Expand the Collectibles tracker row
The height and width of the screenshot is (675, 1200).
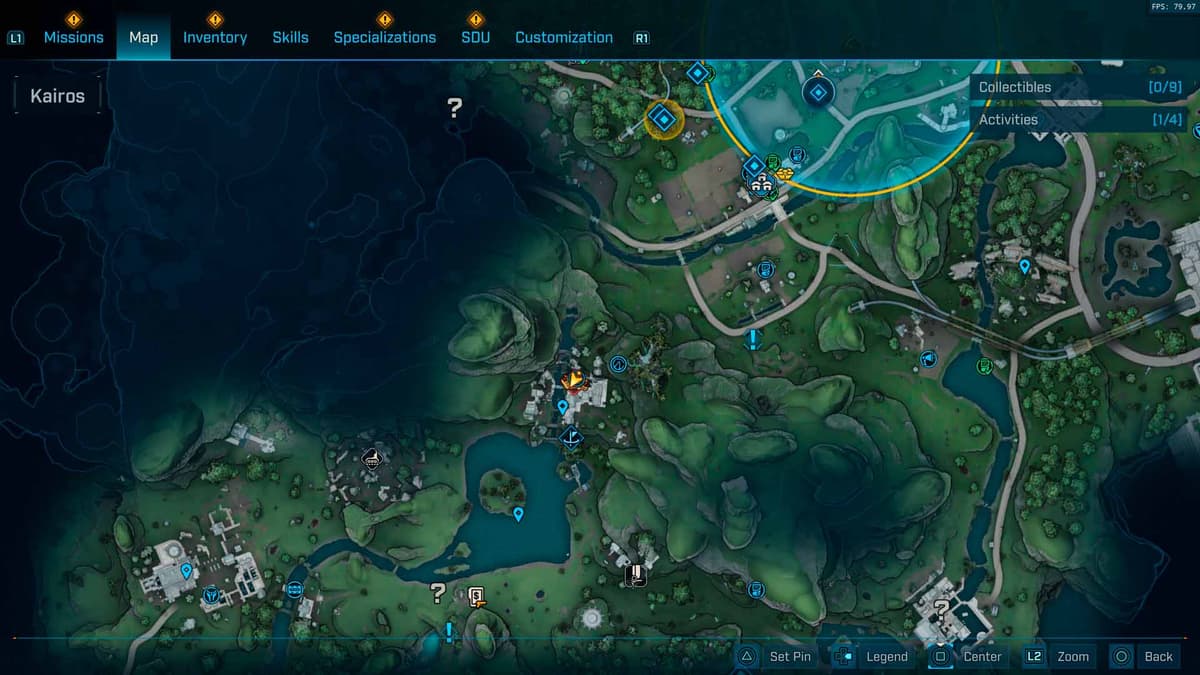coord(1079,87)
